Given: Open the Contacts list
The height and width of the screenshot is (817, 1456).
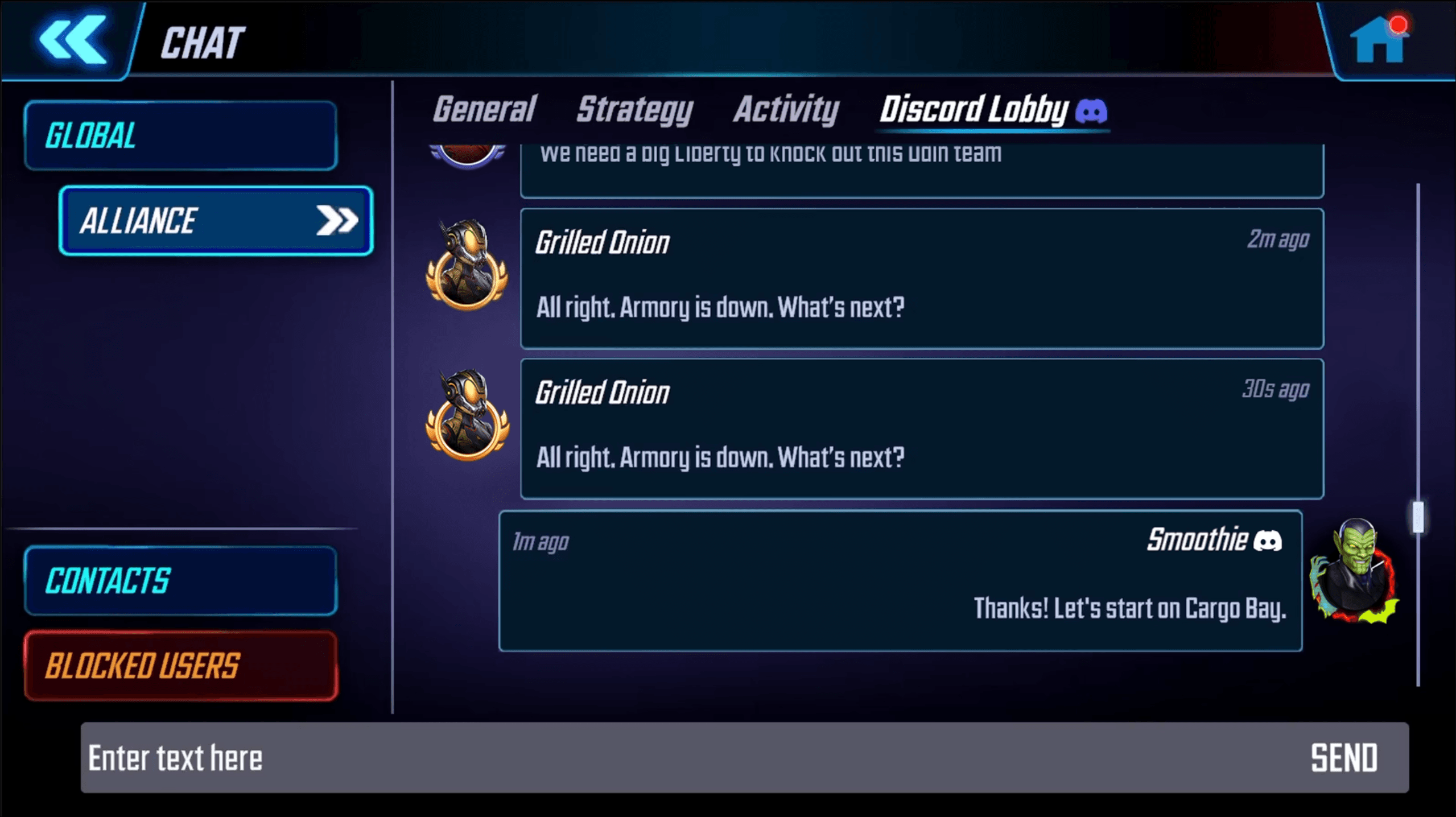Looking at the screenshot, I should click(x=179, y=580).
